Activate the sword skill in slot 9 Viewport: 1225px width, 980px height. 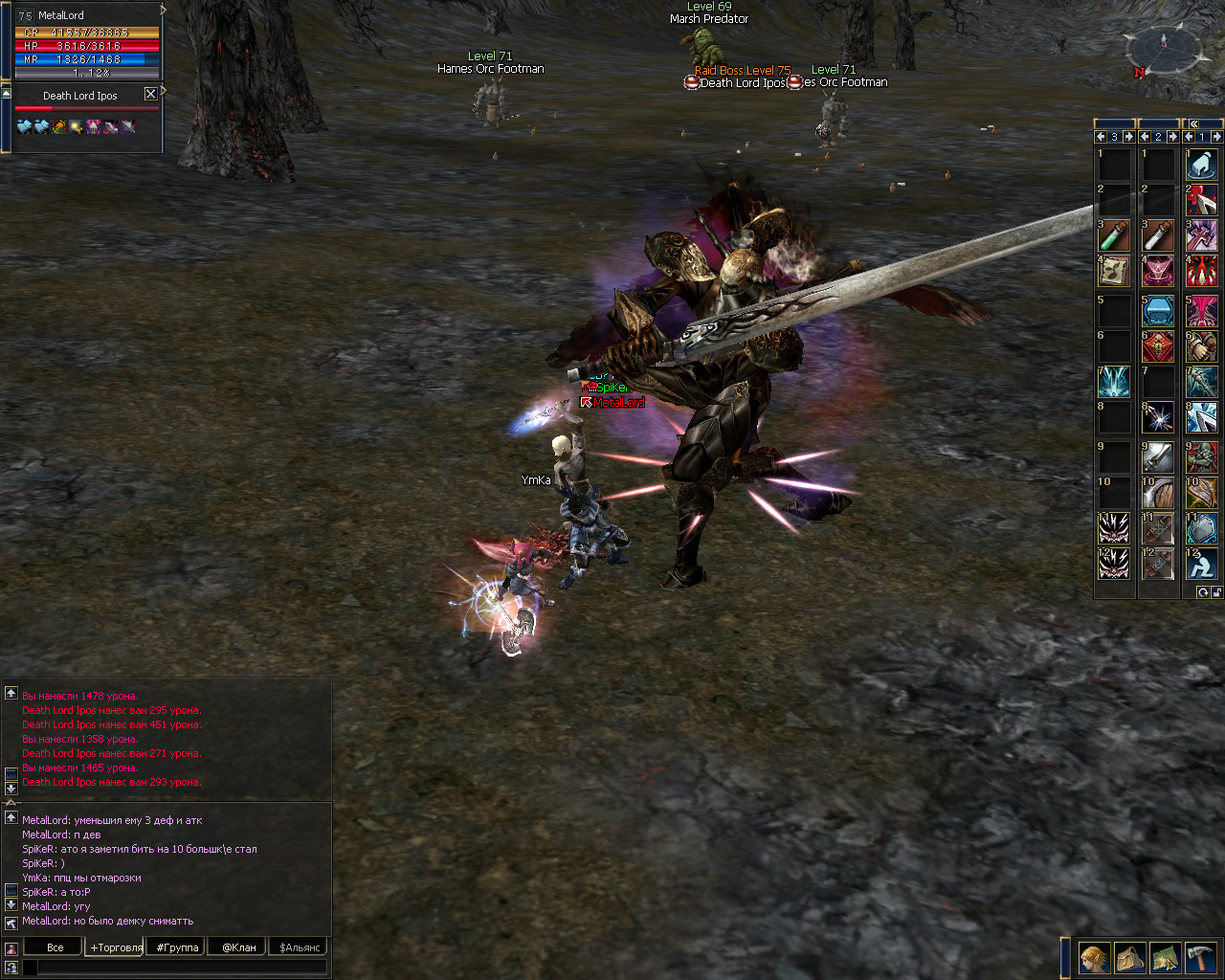coord(1157,457)
